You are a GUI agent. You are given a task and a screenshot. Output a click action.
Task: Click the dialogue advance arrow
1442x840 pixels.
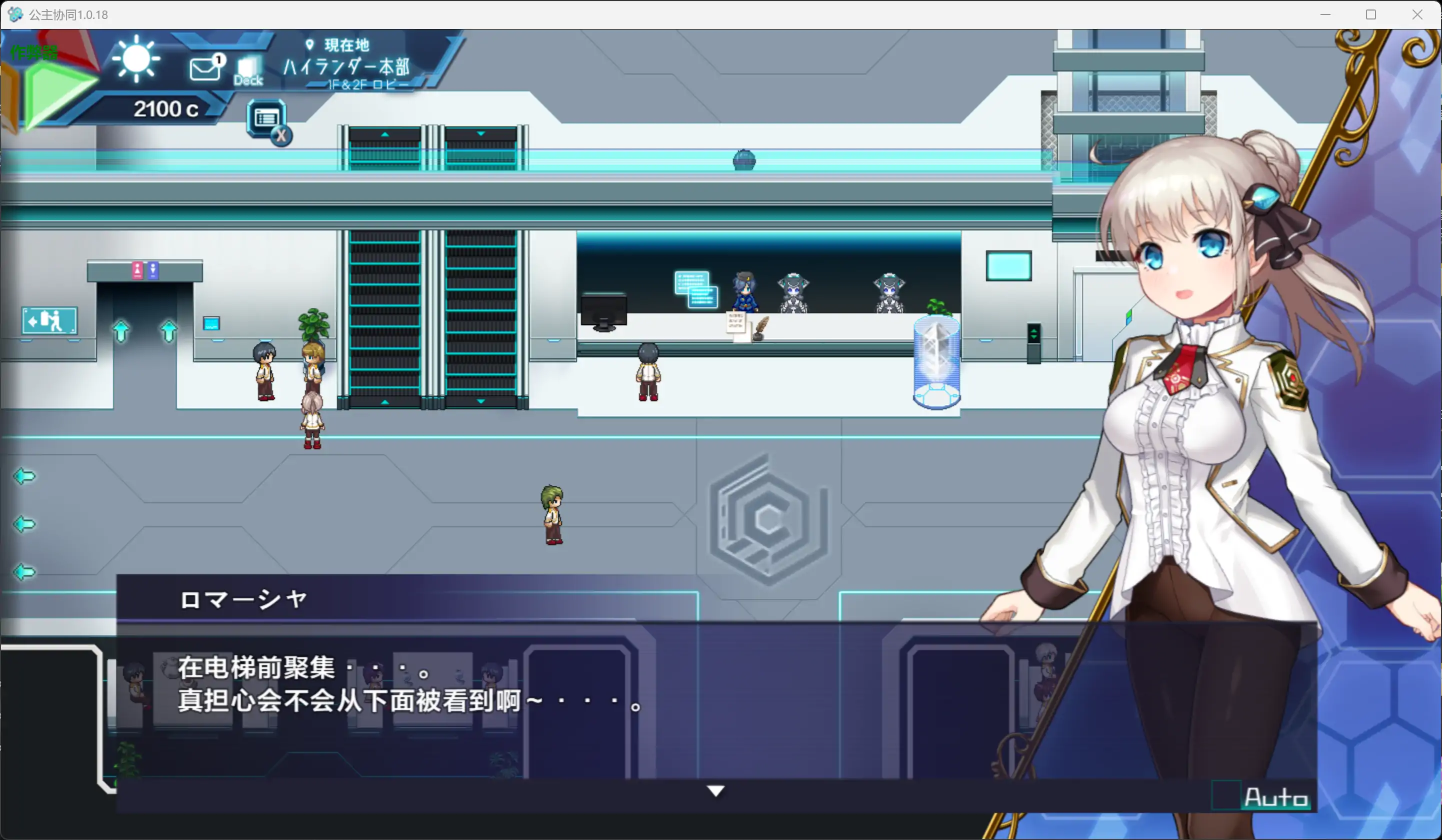click(716, 792)
